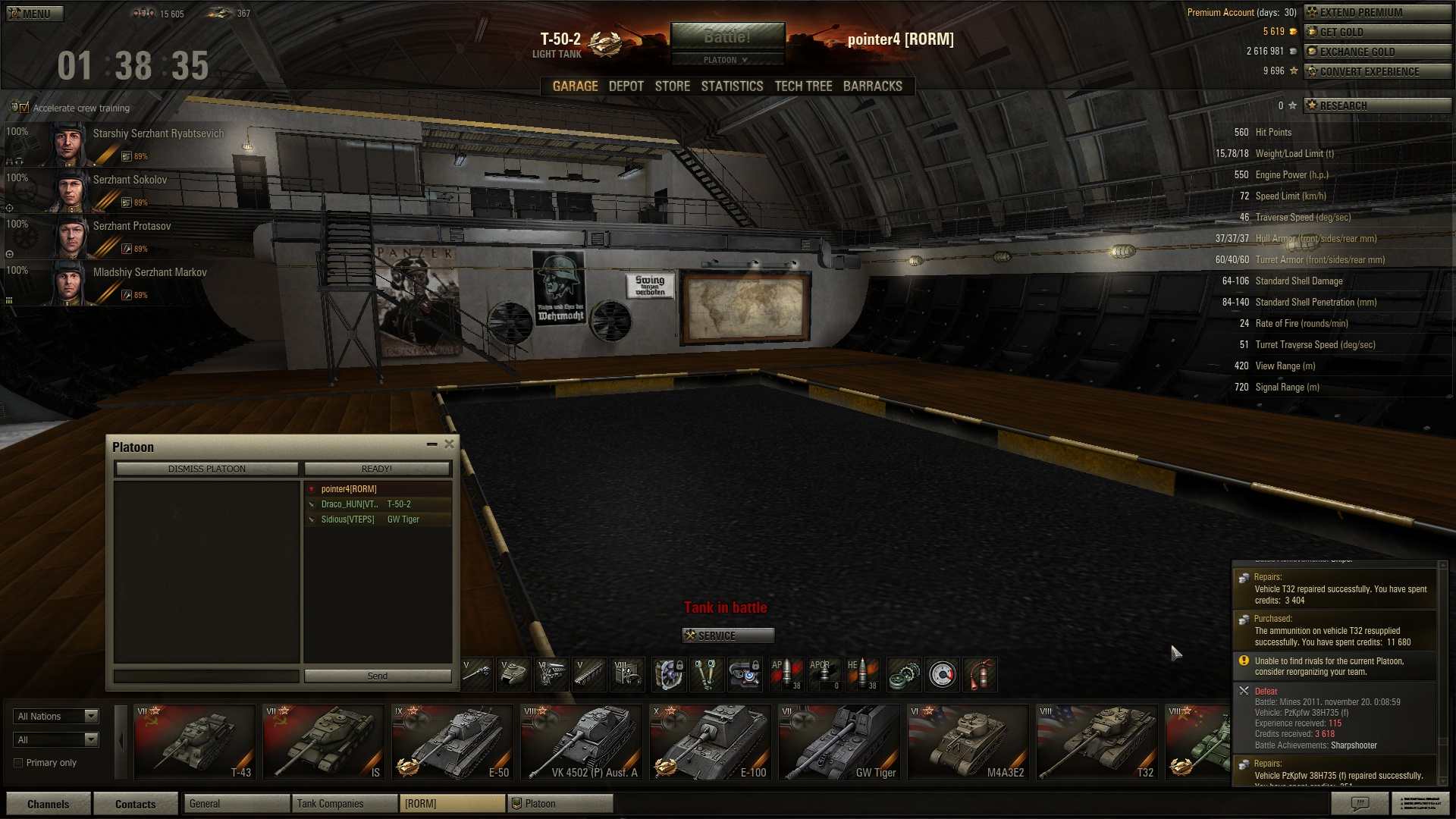
Task: Choose the E-100 tank from the carousel
Action: click(x=710, y=742)
